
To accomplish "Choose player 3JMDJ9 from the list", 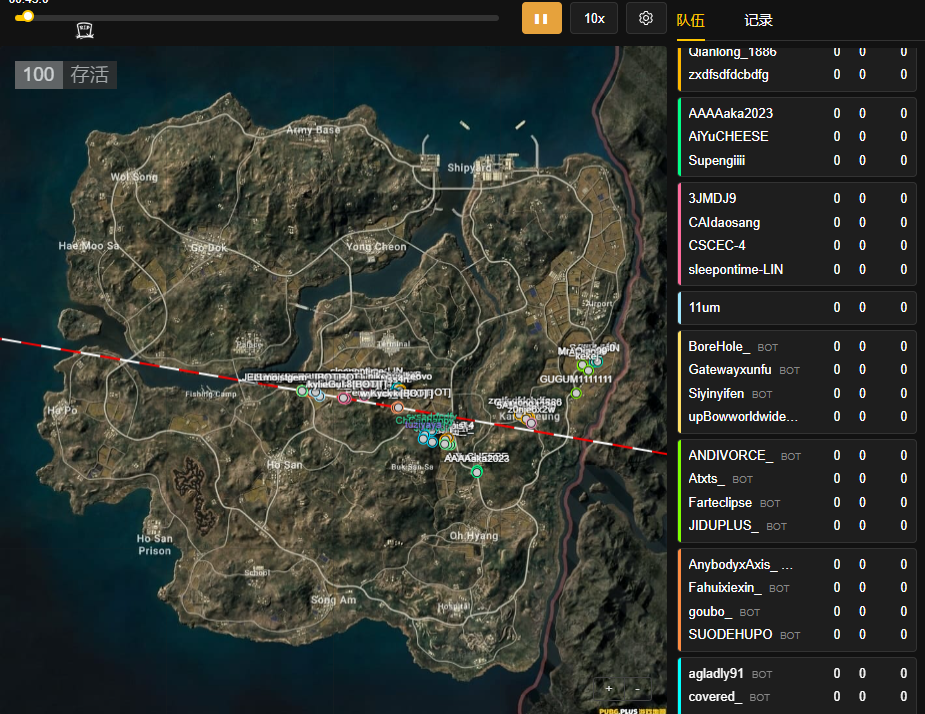I will pyautogui.click(x=712, y=198).
